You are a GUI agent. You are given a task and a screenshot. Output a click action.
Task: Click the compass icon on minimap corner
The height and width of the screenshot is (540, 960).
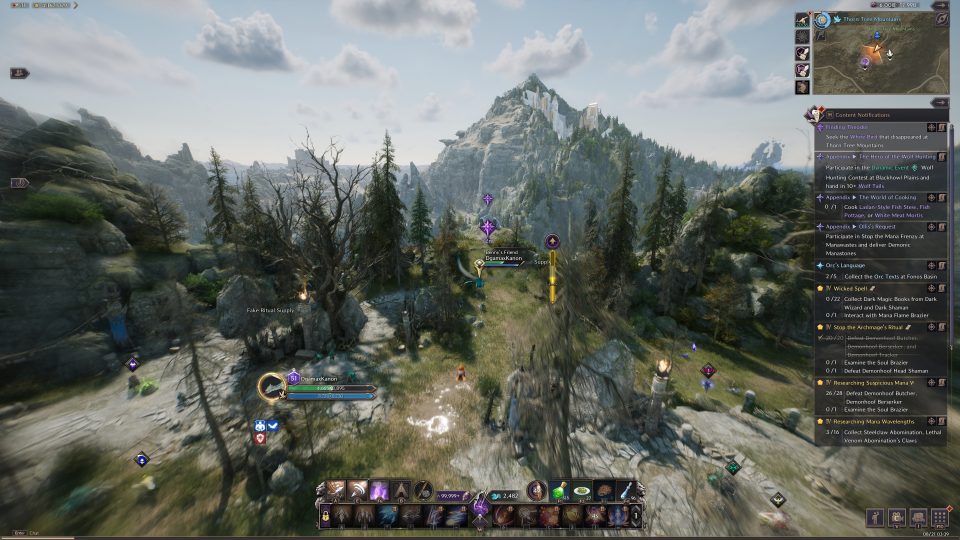[x=821, y=19]
